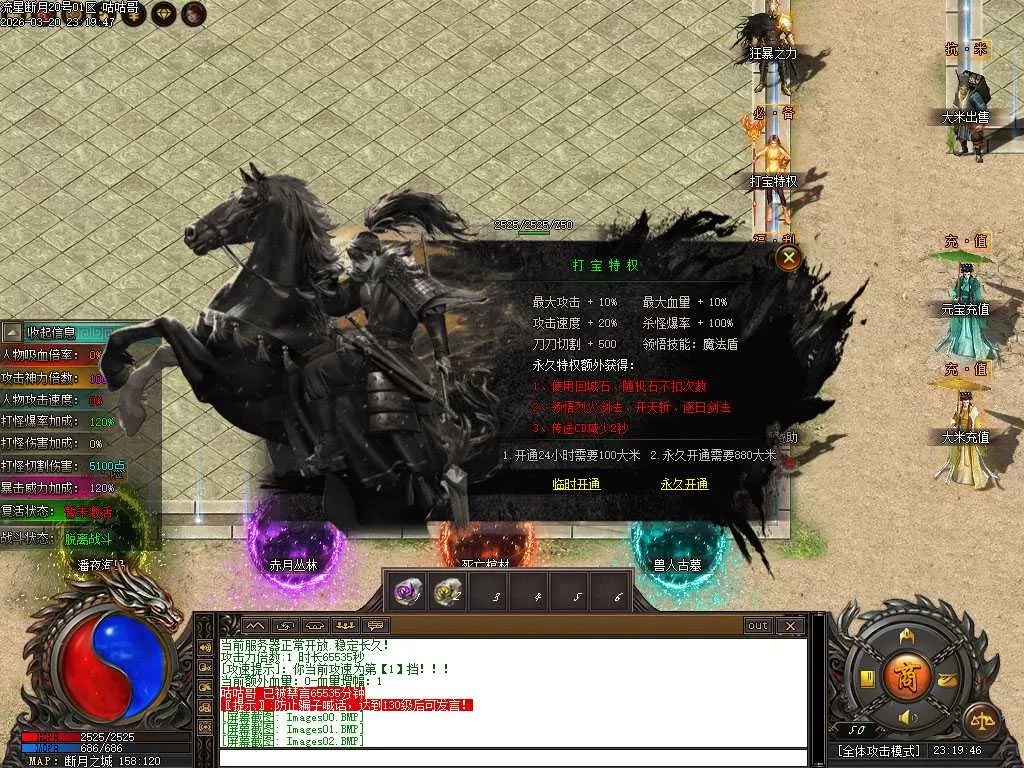
Task: Close the chat panel with its X button
Action: click(790, 626)
